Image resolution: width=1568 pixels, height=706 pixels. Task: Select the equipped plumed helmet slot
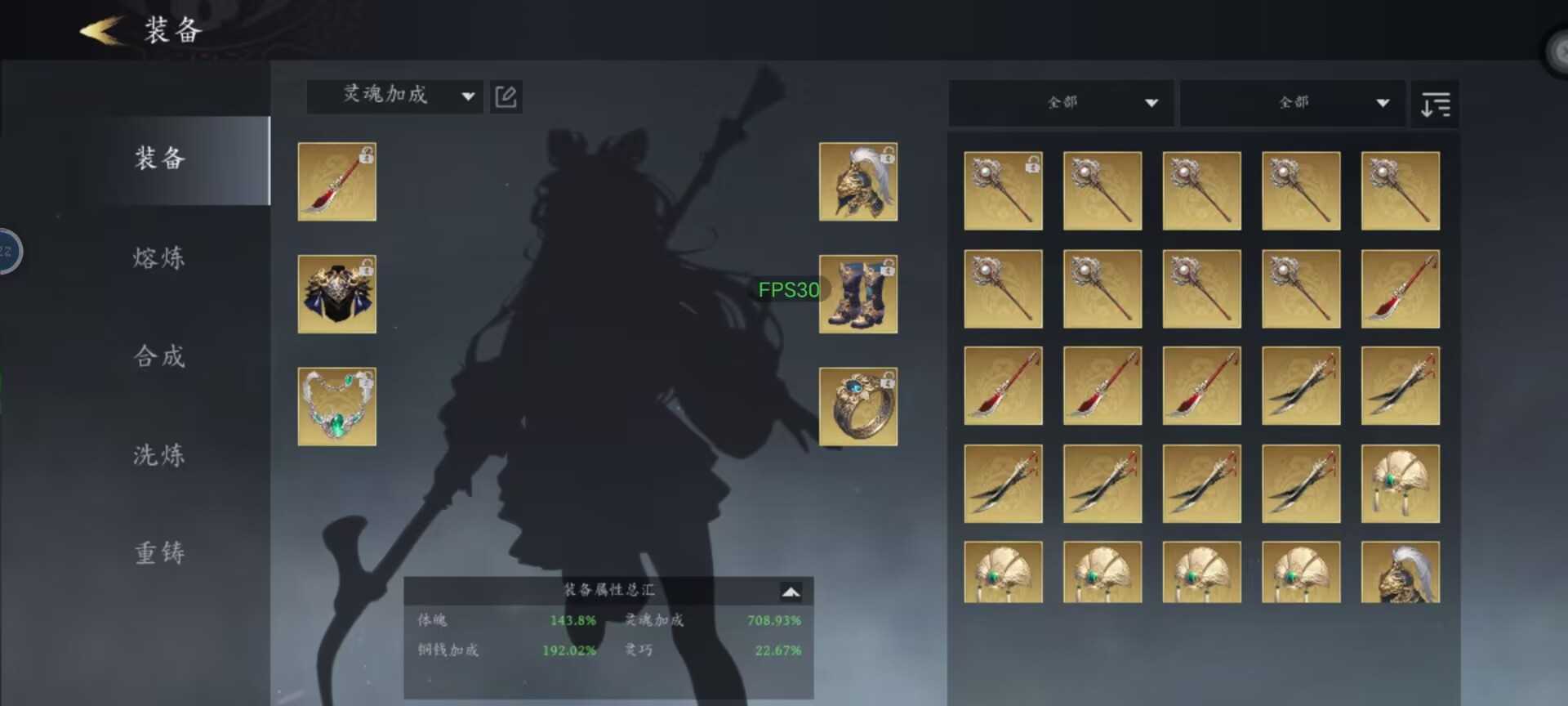pos(857,181)
